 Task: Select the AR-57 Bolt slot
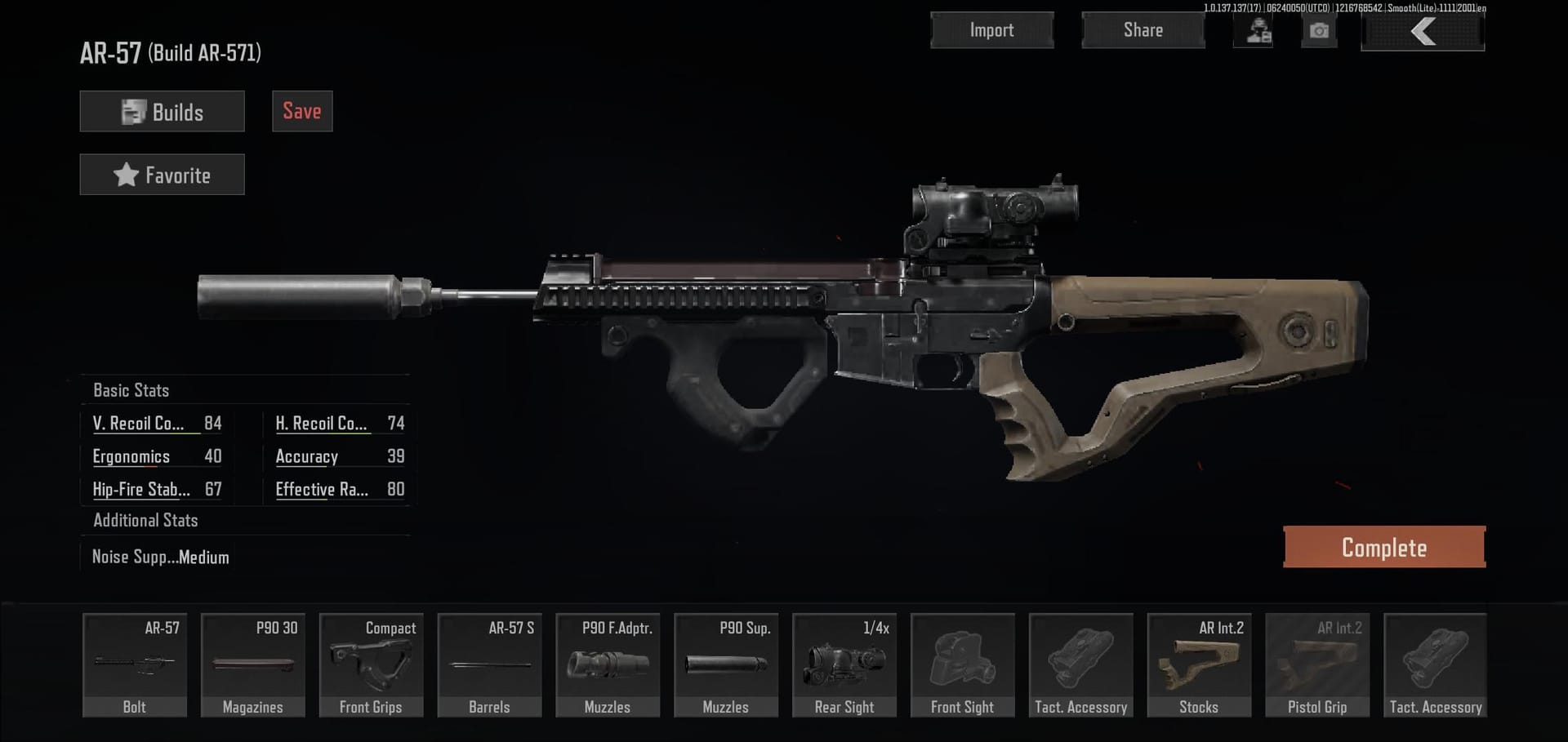(135, 665)
